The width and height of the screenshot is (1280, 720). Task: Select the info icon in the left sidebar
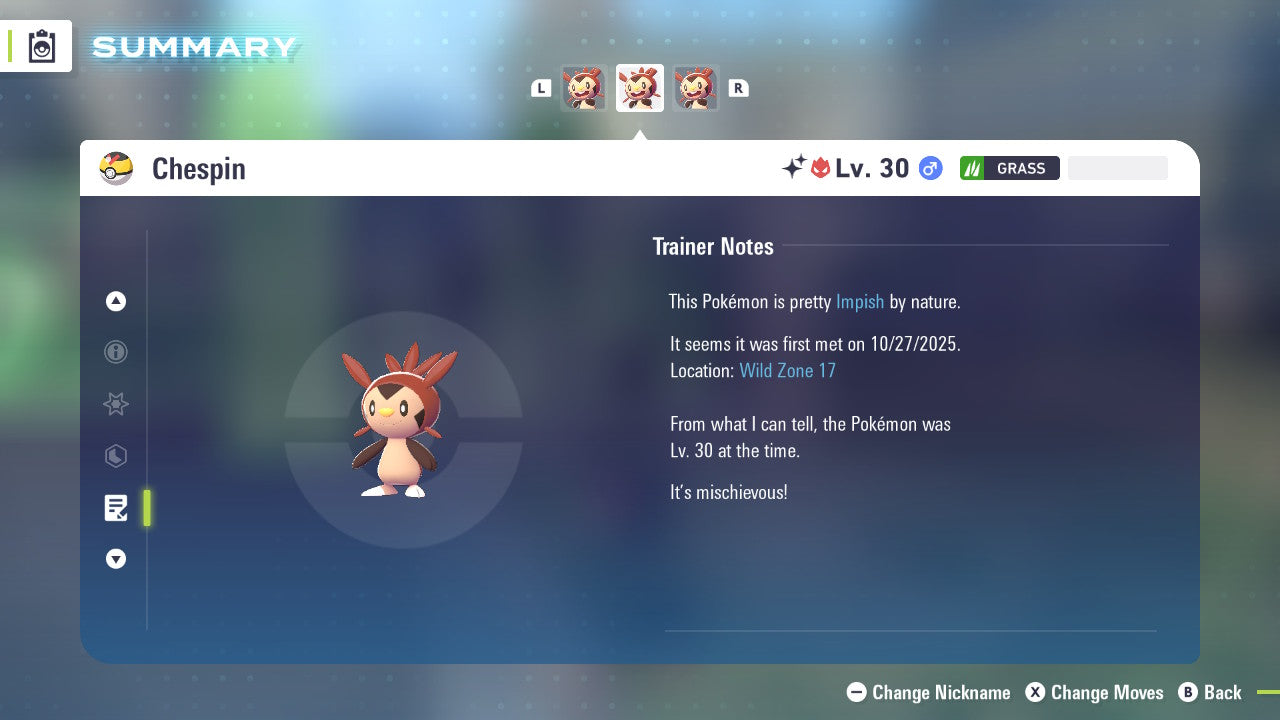tap(116, 352)
